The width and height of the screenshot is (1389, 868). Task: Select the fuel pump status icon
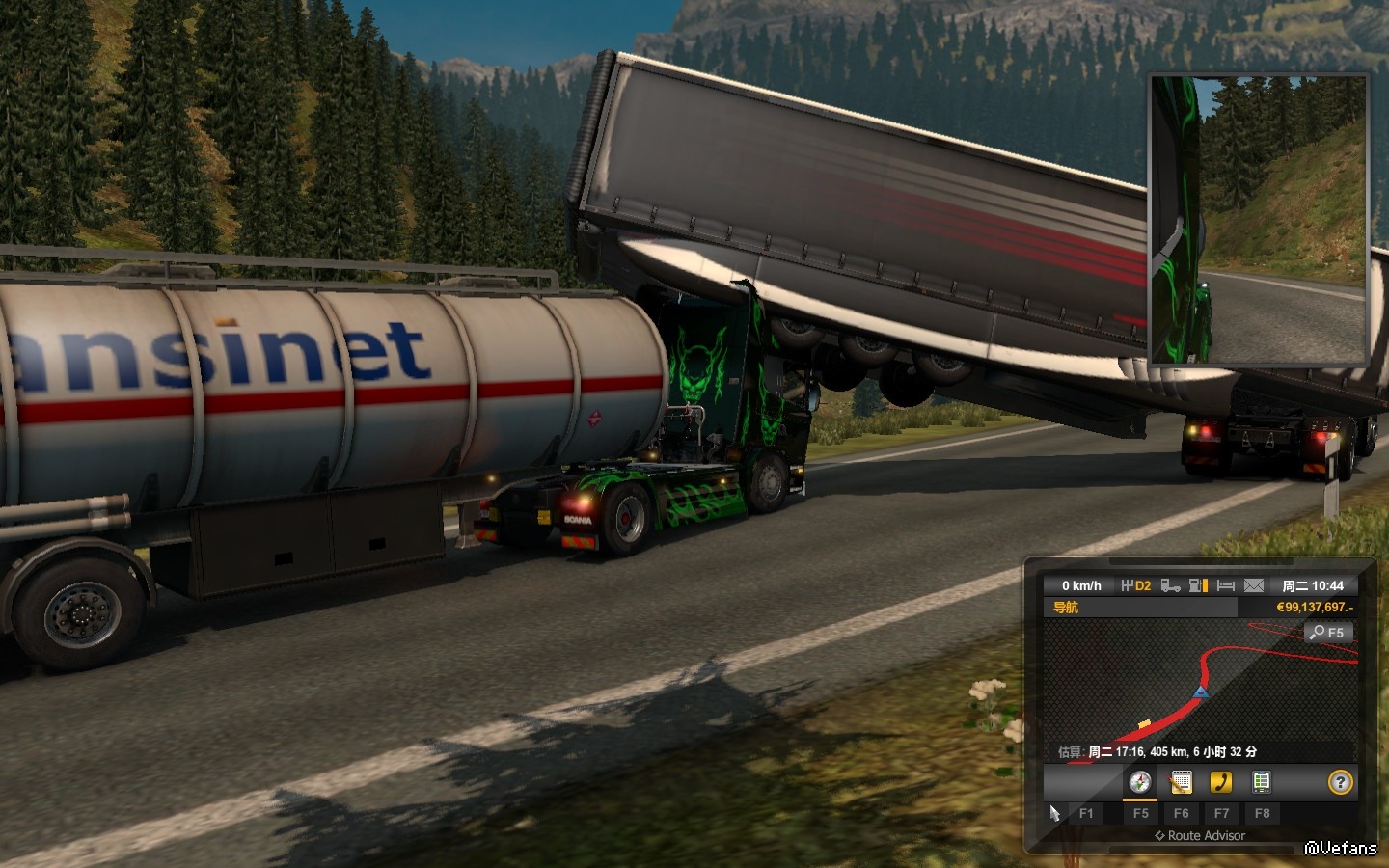tap(1198, 585)
